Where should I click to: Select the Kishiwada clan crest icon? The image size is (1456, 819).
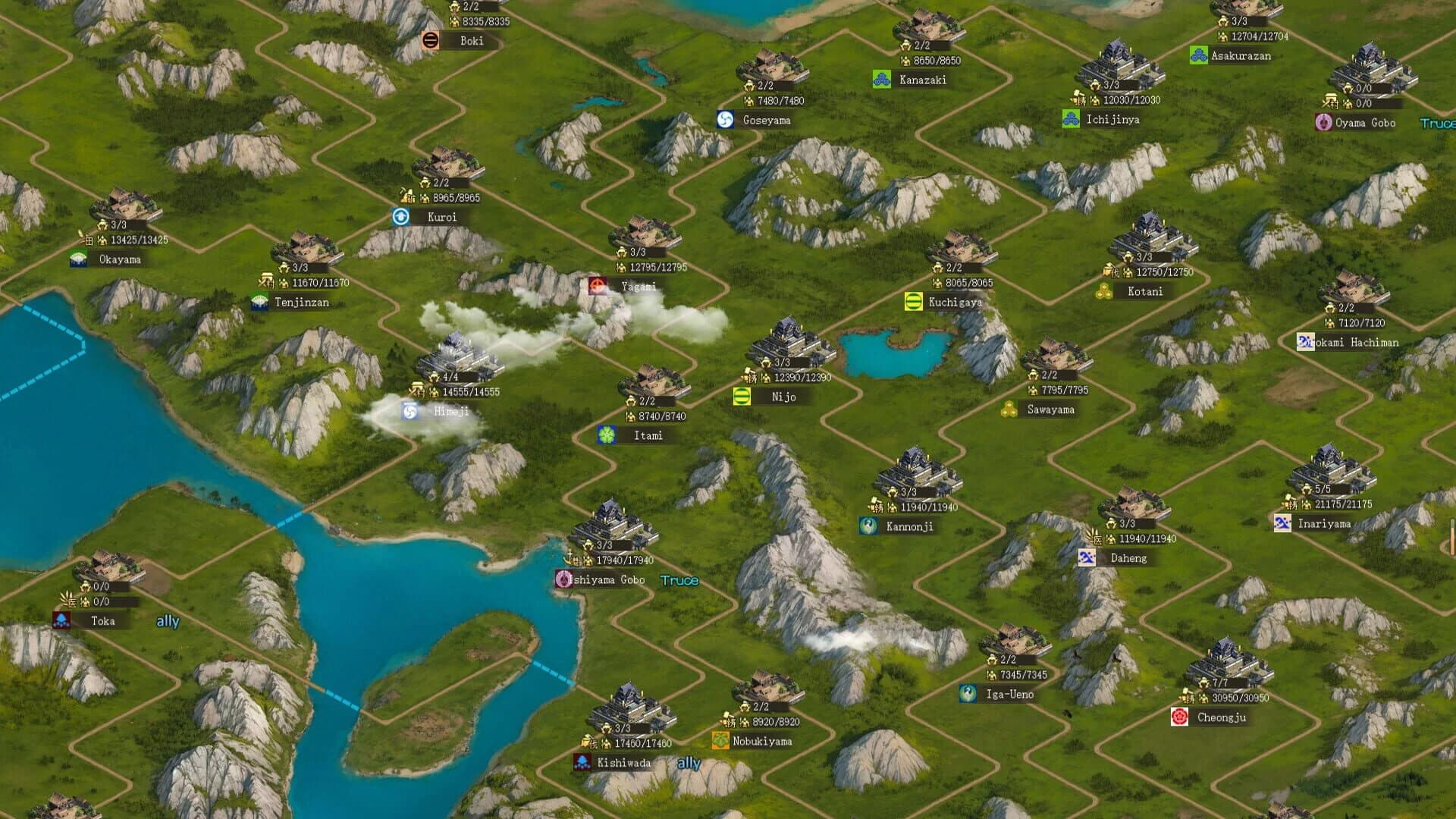pyautogui.click(x=582, y=762)
